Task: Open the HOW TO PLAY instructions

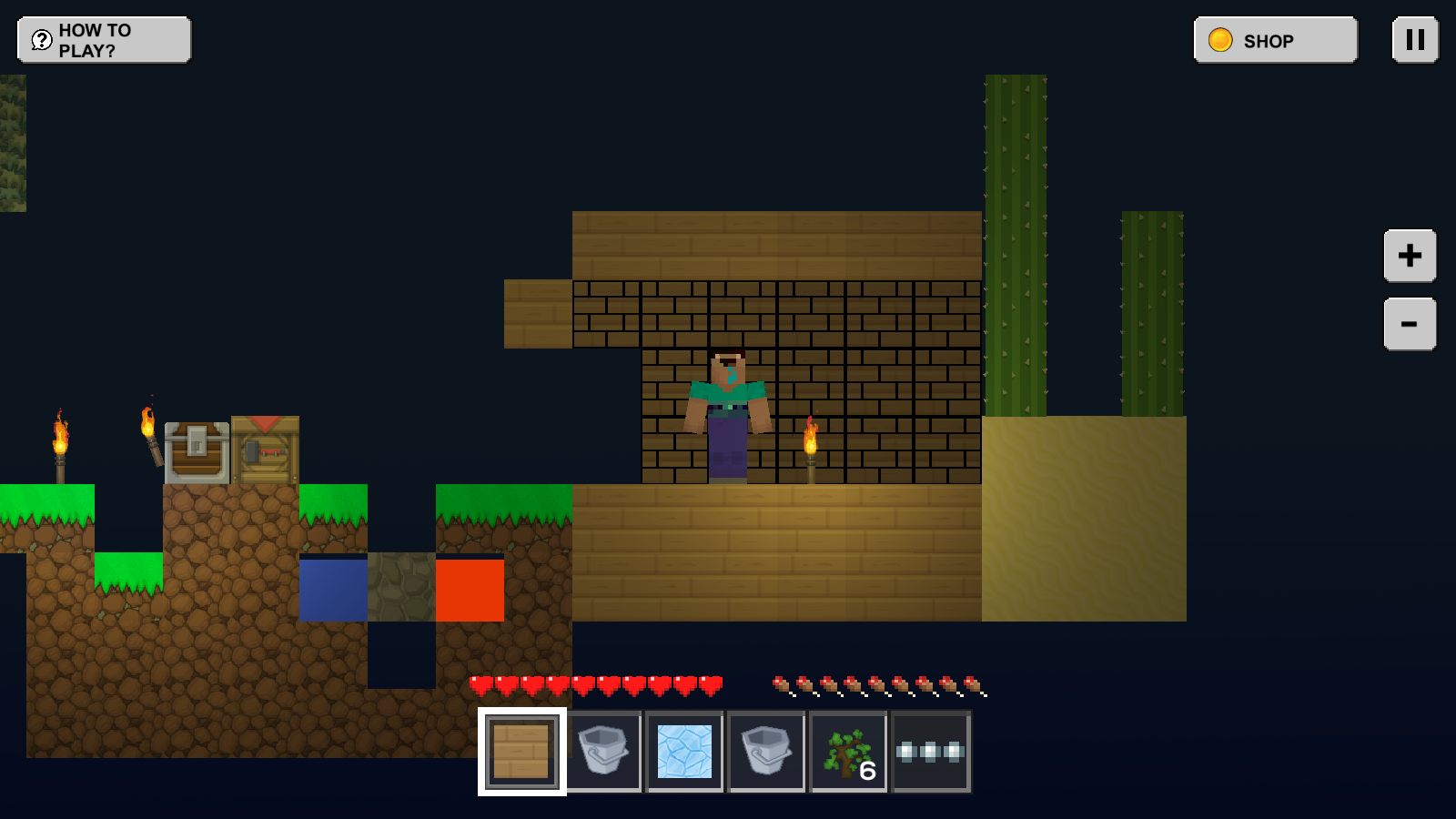Action: click(x=105, y=39)
